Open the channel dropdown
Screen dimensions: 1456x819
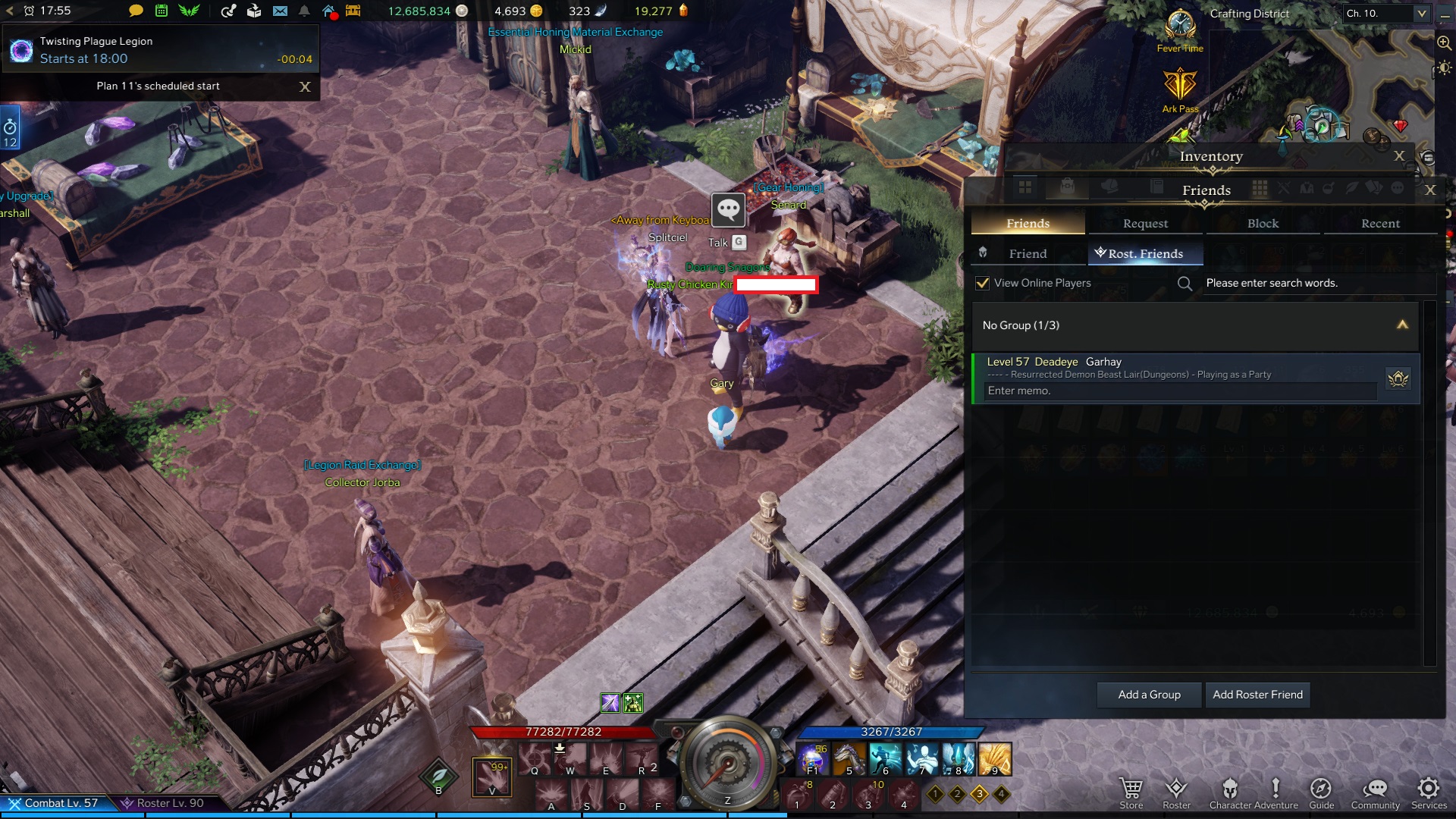(x=1422, y=13)
